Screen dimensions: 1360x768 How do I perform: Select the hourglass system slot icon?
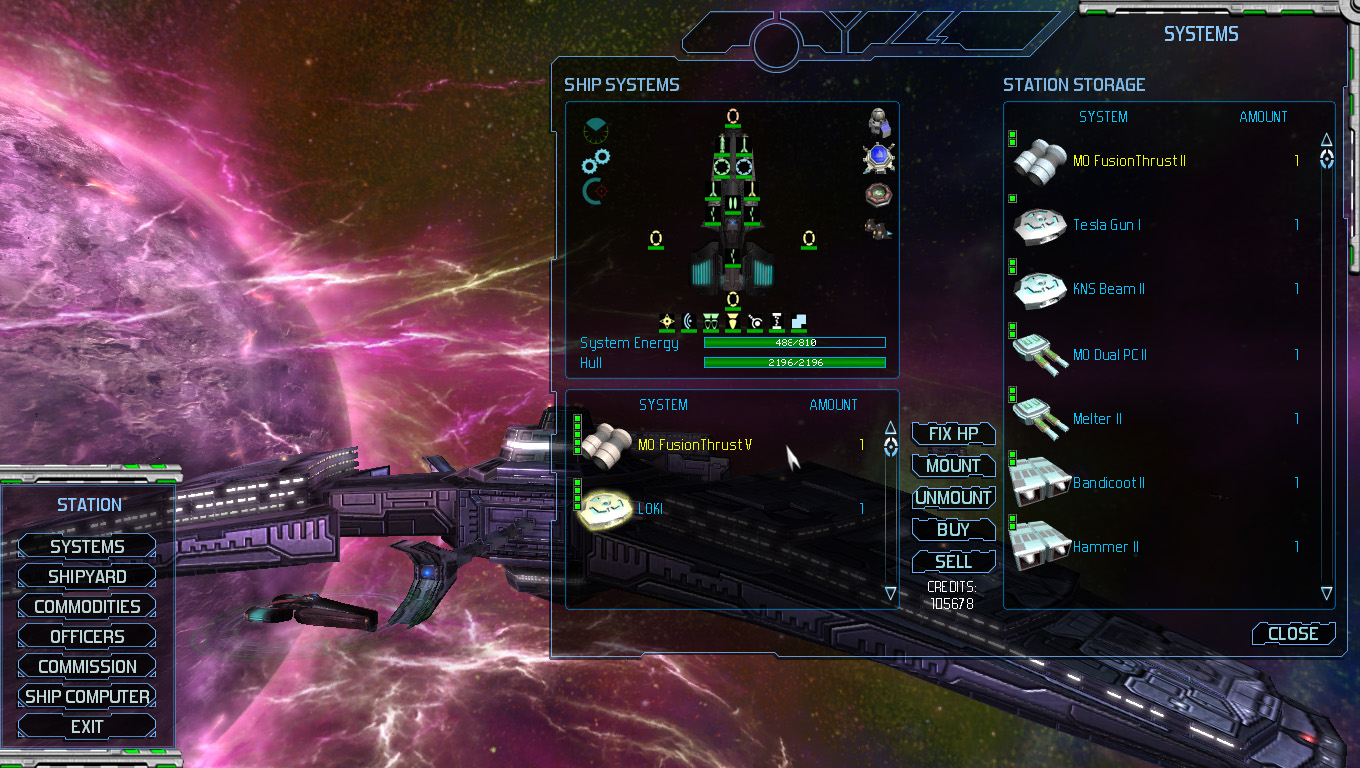[x=777, y=322]
